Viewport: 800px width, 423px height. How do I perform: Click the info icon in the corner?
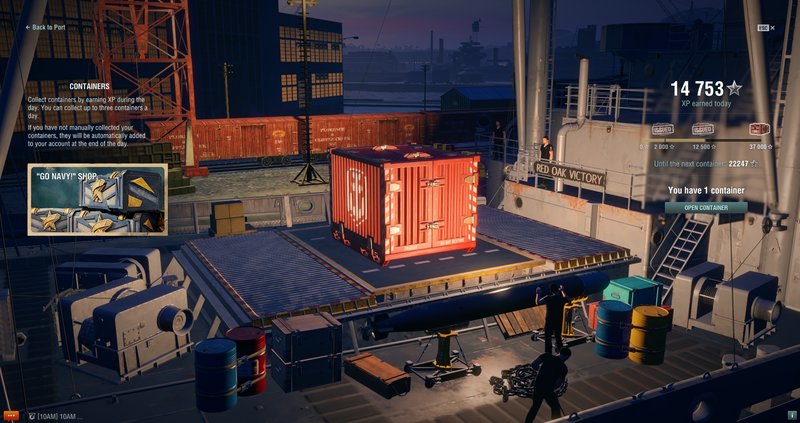(x=791, y=415)
